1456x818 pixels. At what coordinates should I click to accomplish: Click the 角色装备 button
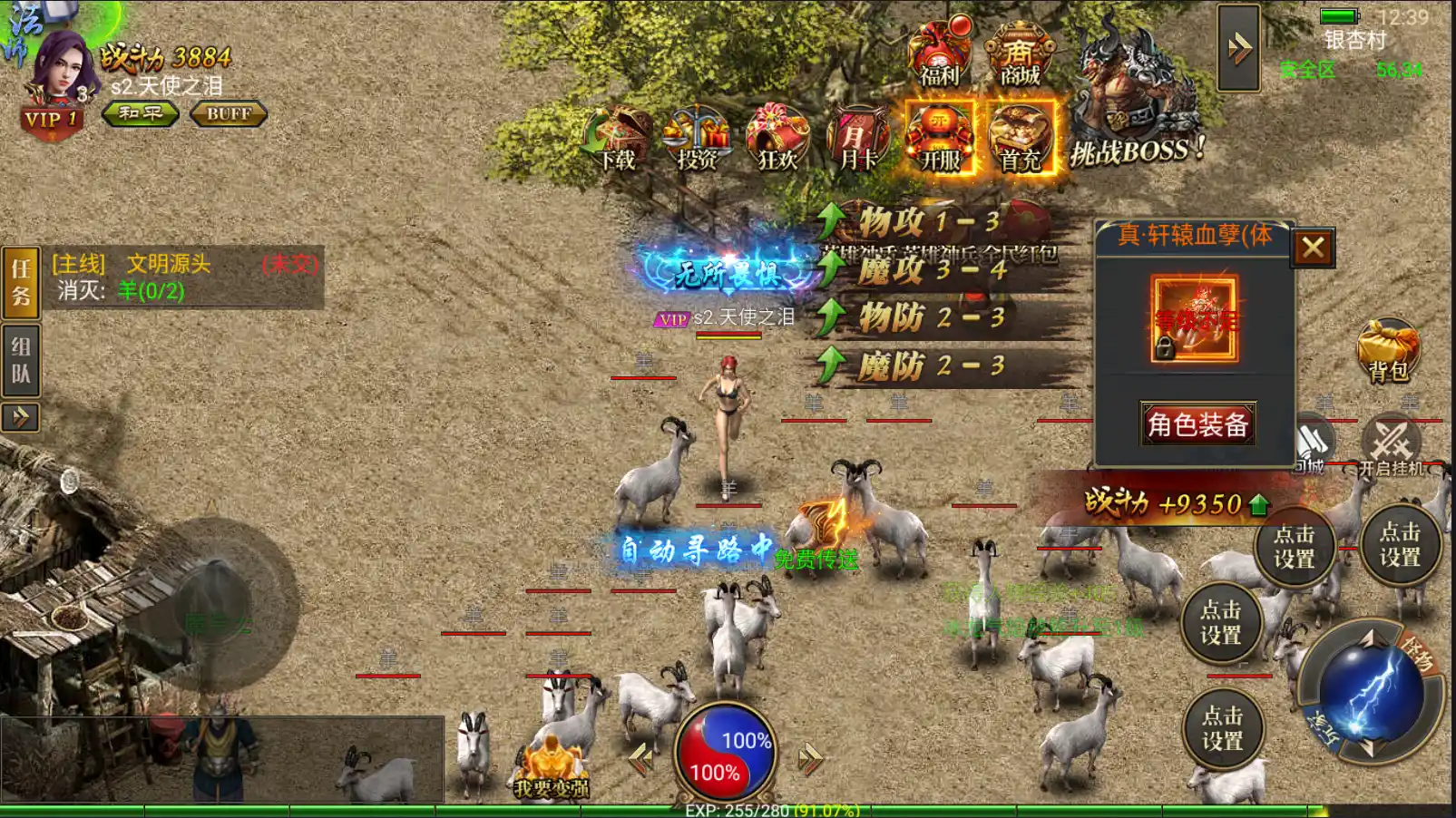click(1197, 424)
